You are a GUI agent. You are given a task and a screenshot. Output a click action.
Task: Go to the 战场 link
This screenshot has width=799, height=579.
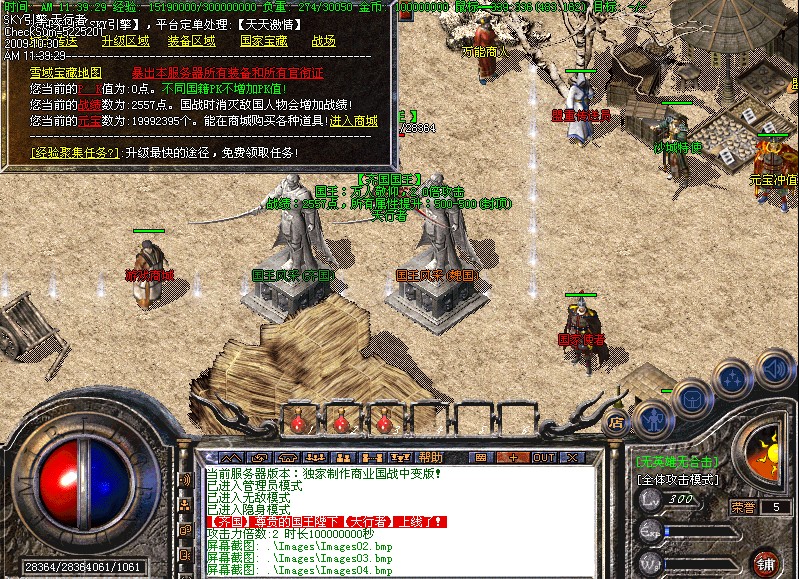click(324, 41)
